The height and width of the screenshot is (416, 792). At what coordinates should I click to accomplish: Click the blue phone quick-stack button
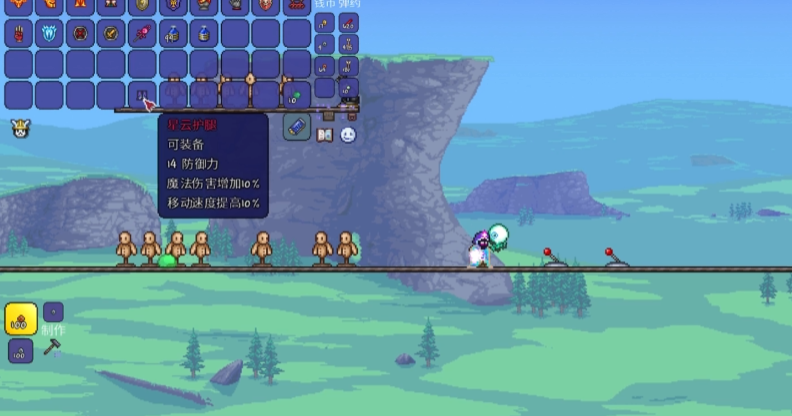click(297, 127)
